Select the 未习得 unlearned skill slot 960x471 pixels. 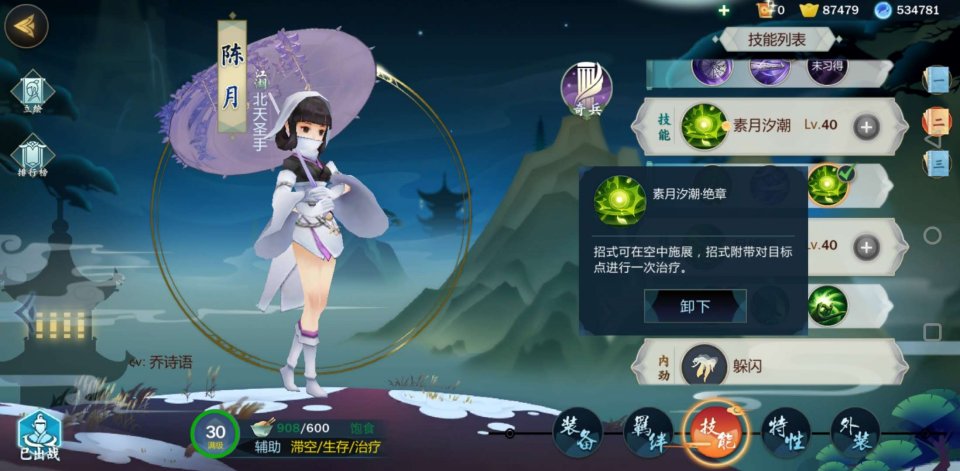826,68
